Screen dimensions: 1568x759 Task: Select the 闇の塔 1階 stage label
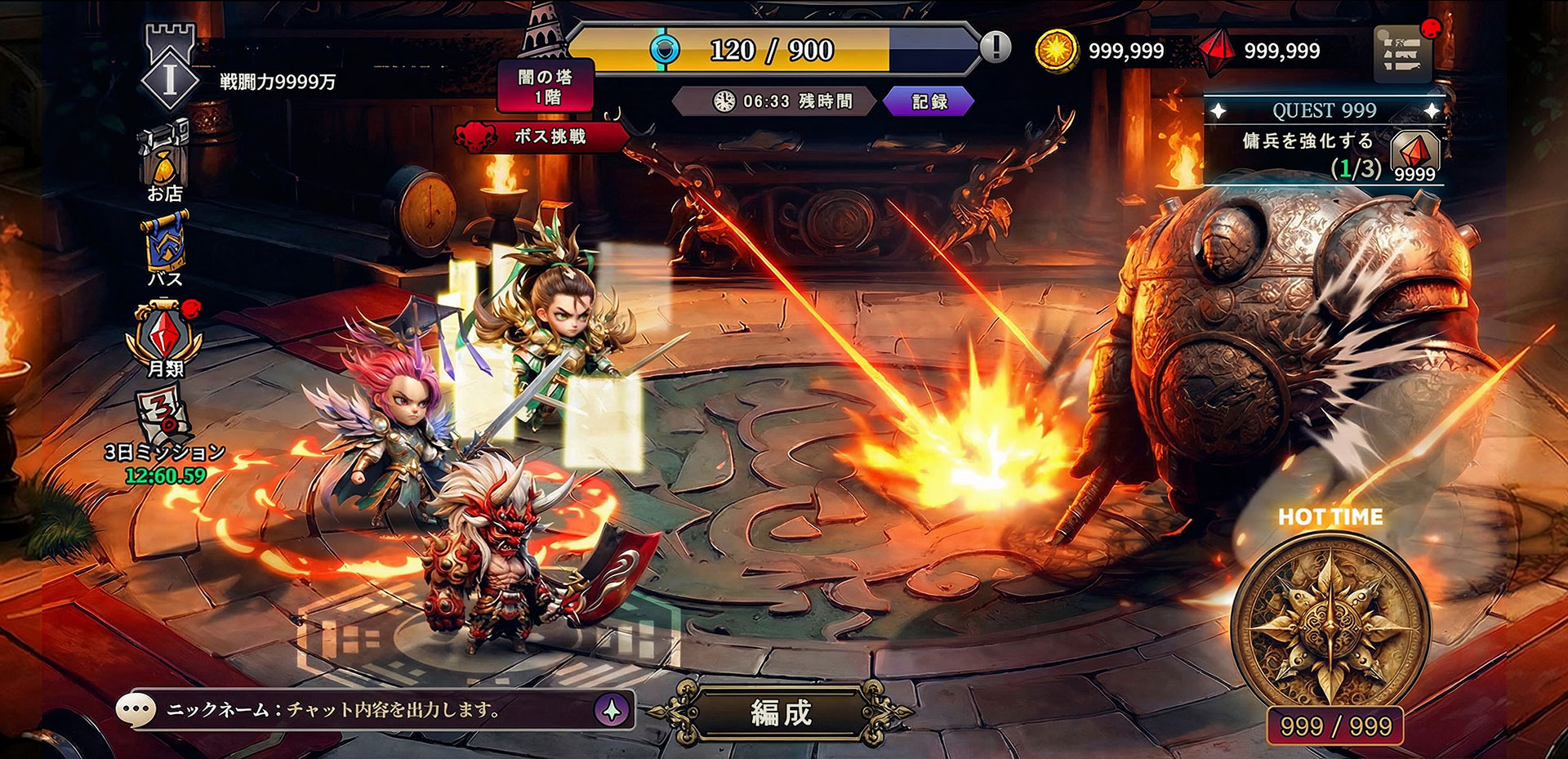click(546, 87)
